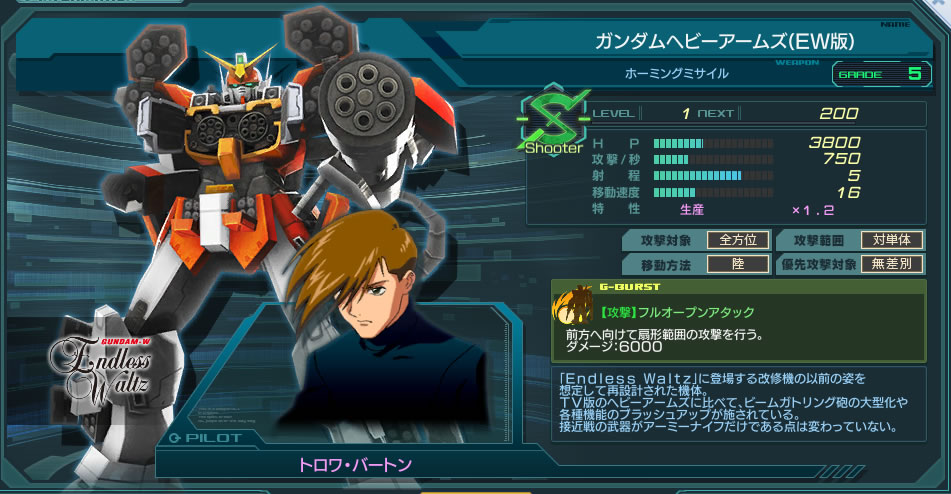Select the 対単体 attack range box
The image size is (951, 494).
click(890, 240)
